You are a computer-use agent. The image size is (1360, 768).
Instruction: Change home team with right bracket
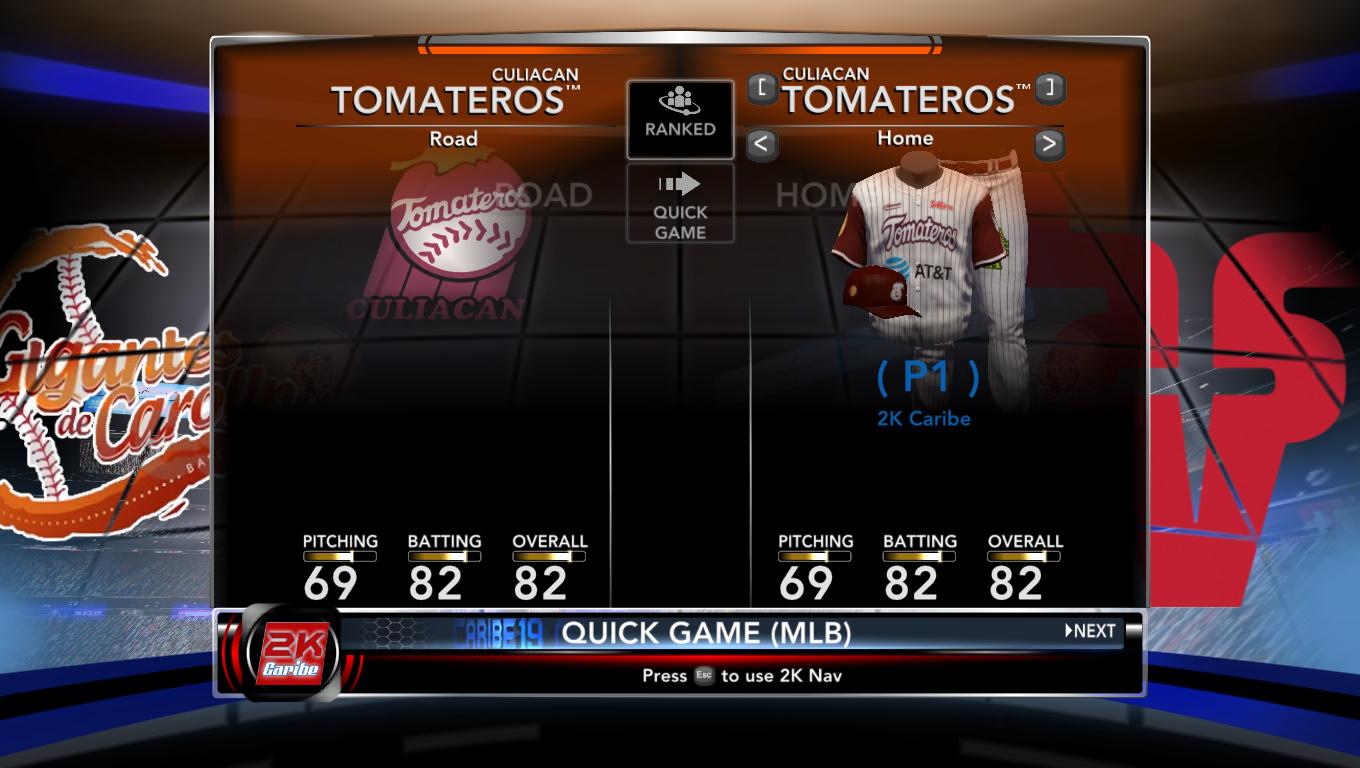[1049, 88]
